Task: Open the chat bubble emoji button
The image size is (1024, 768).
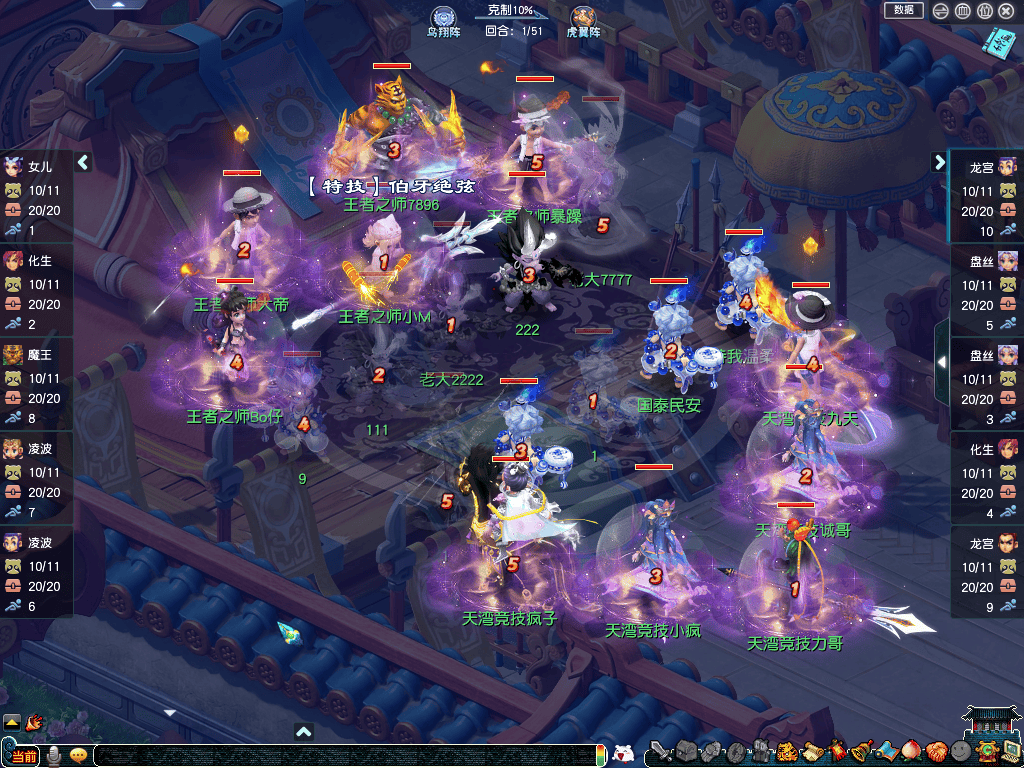Action: pyautogui.click(x=78, y=754)
